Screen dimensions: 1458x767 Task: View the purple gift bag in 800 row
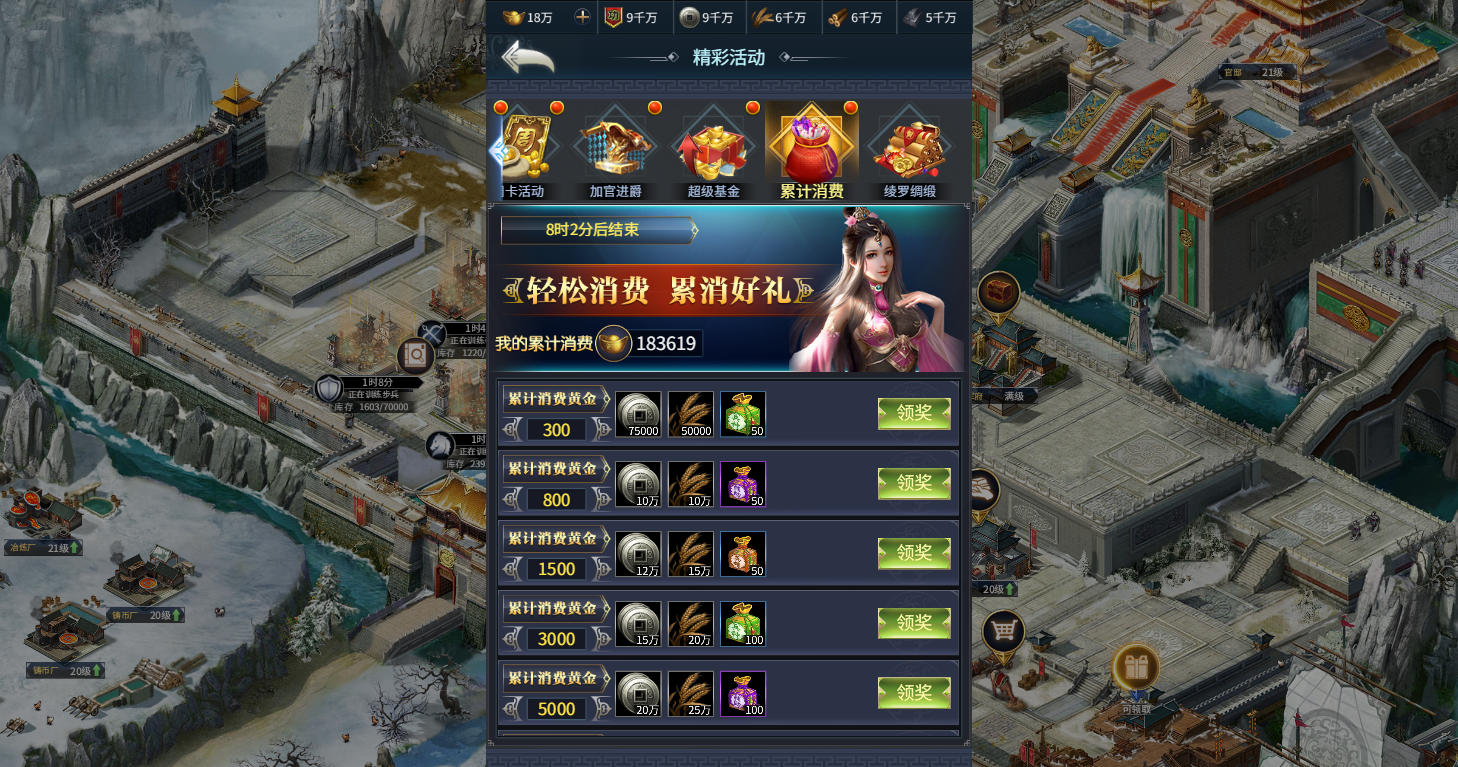tap(742, 484)
